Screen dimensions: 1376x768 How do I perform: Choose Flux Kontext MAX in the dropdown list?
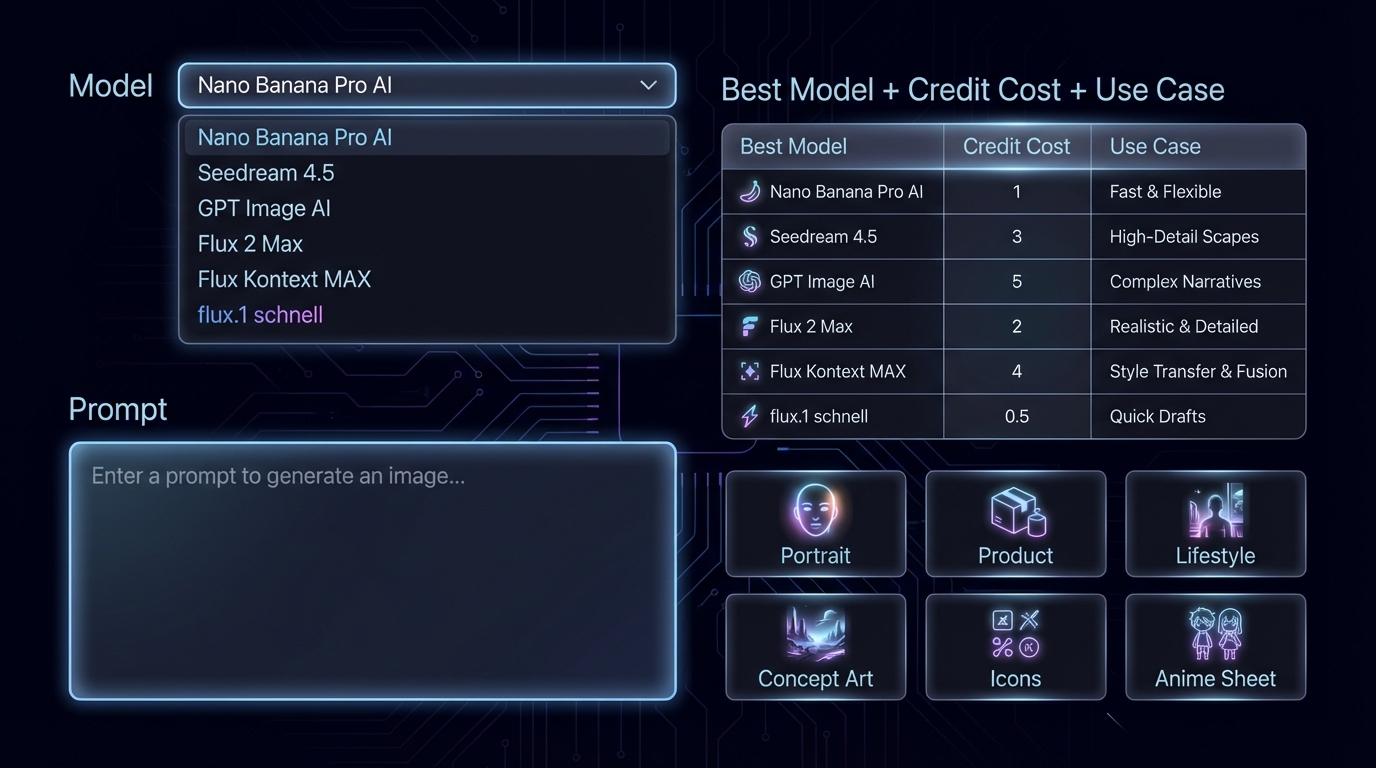(x=284, y=279)
